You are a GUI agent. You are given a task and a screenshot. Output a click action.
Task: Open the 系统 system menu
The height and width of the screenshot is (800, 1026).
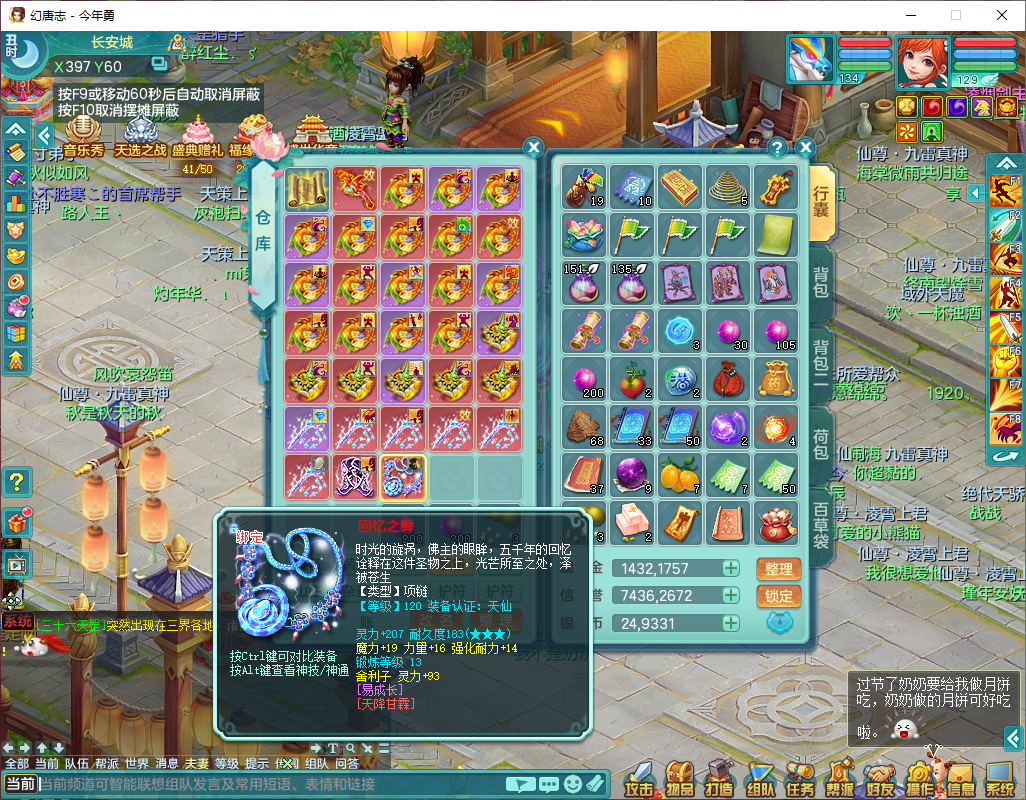[999, 777]
